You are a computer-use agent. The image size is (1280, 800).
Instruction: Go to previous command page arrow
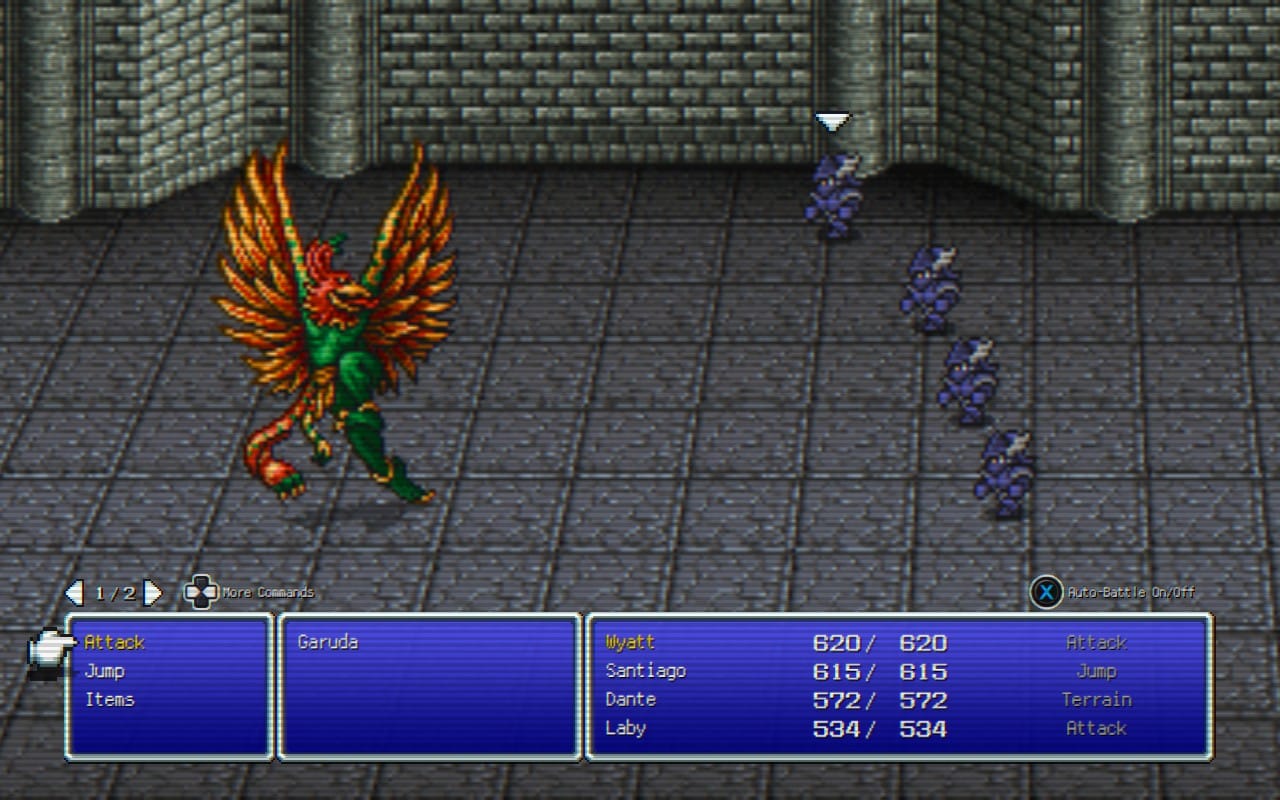(x=74, y=593)
